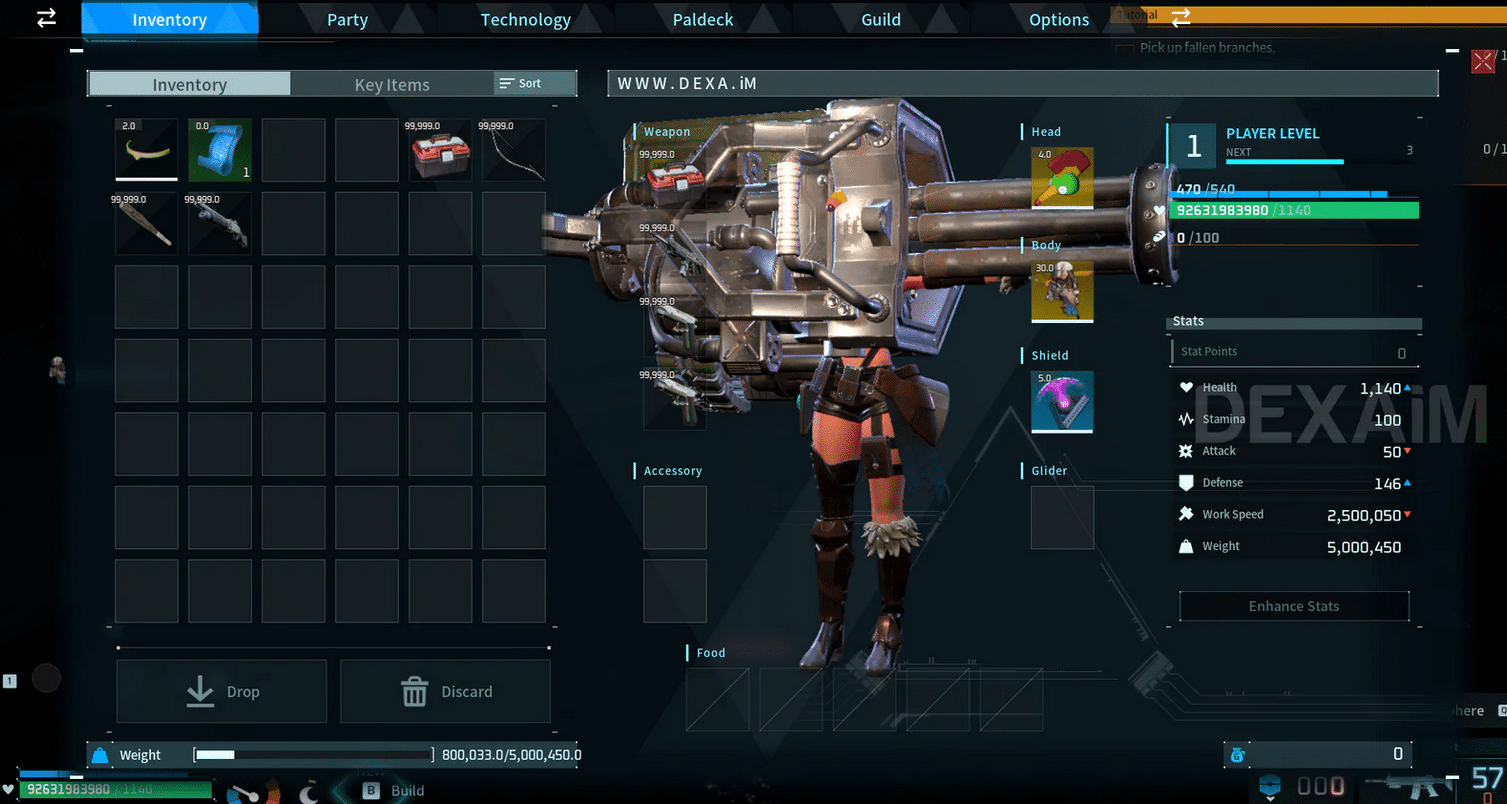Screen dimensions: 1507x804
Task: Select the equipped Head item slot
Action: 1062,178
